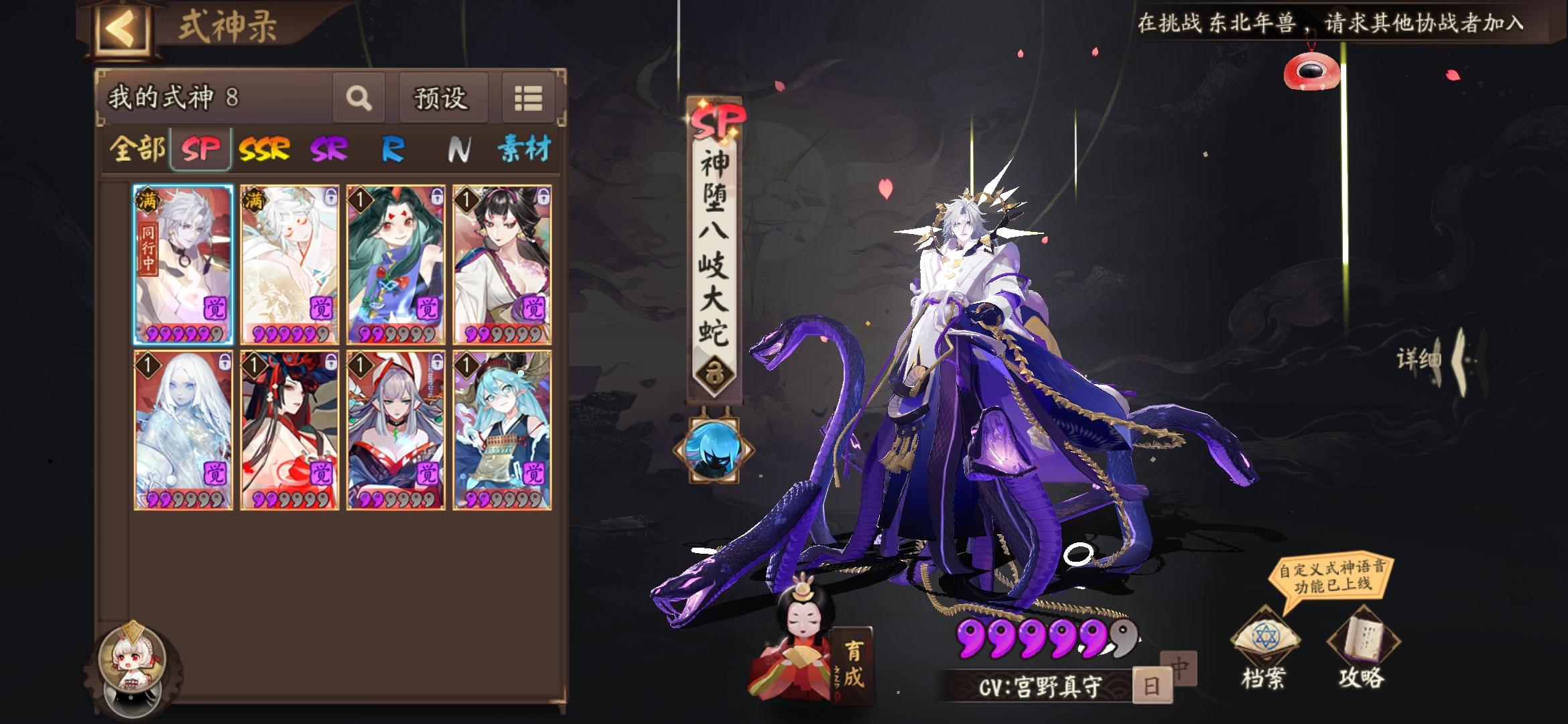Switch to list view with the list icon
The width and height of the screenshot is (1568, 724).
coord(529,98)
